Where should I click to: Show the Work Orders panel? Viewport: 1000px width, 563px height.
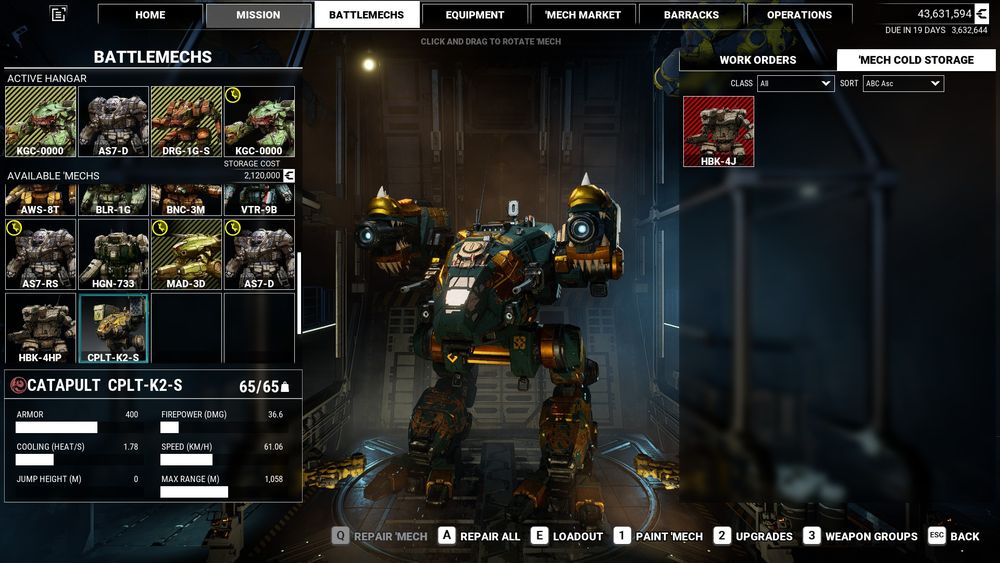pos(758,60)
